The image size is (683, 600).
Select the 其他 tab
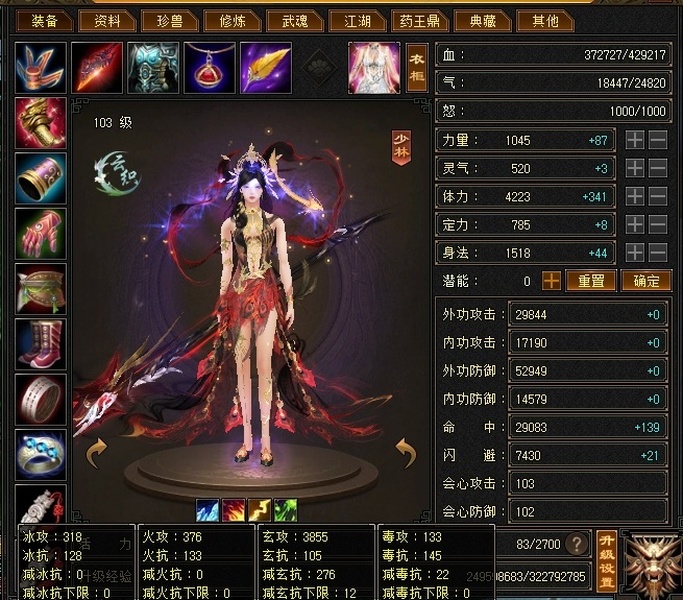[x=546, y=20]
